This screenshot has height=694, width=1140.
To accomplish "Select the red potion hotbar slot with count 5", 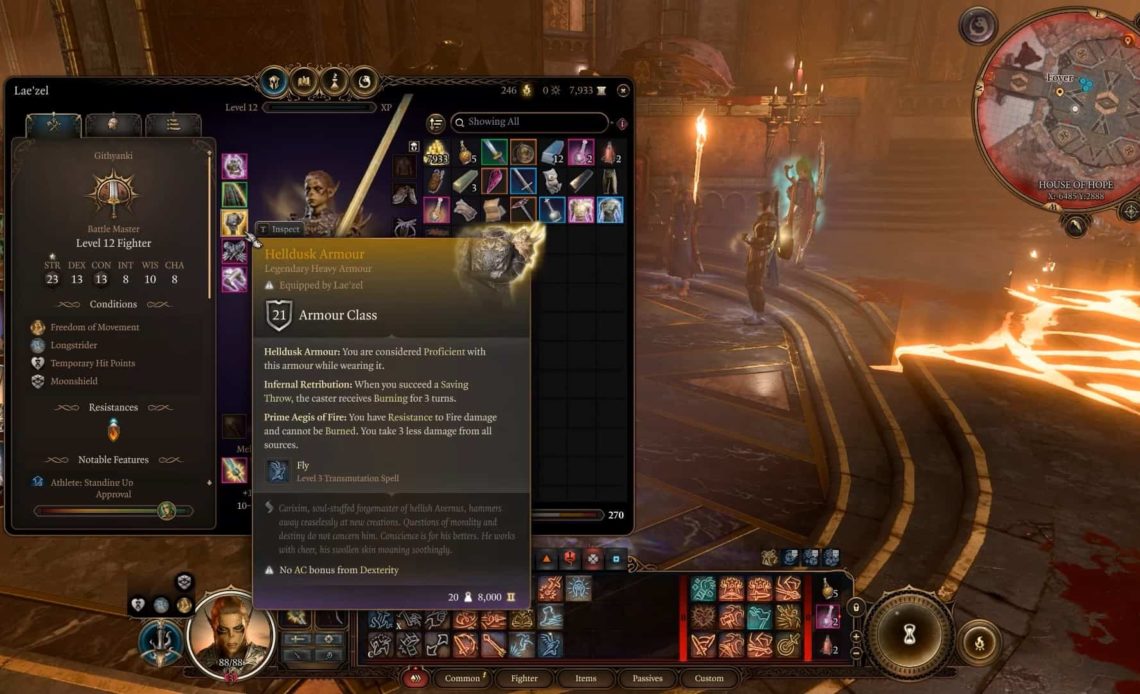I will [x=830, y=589].
